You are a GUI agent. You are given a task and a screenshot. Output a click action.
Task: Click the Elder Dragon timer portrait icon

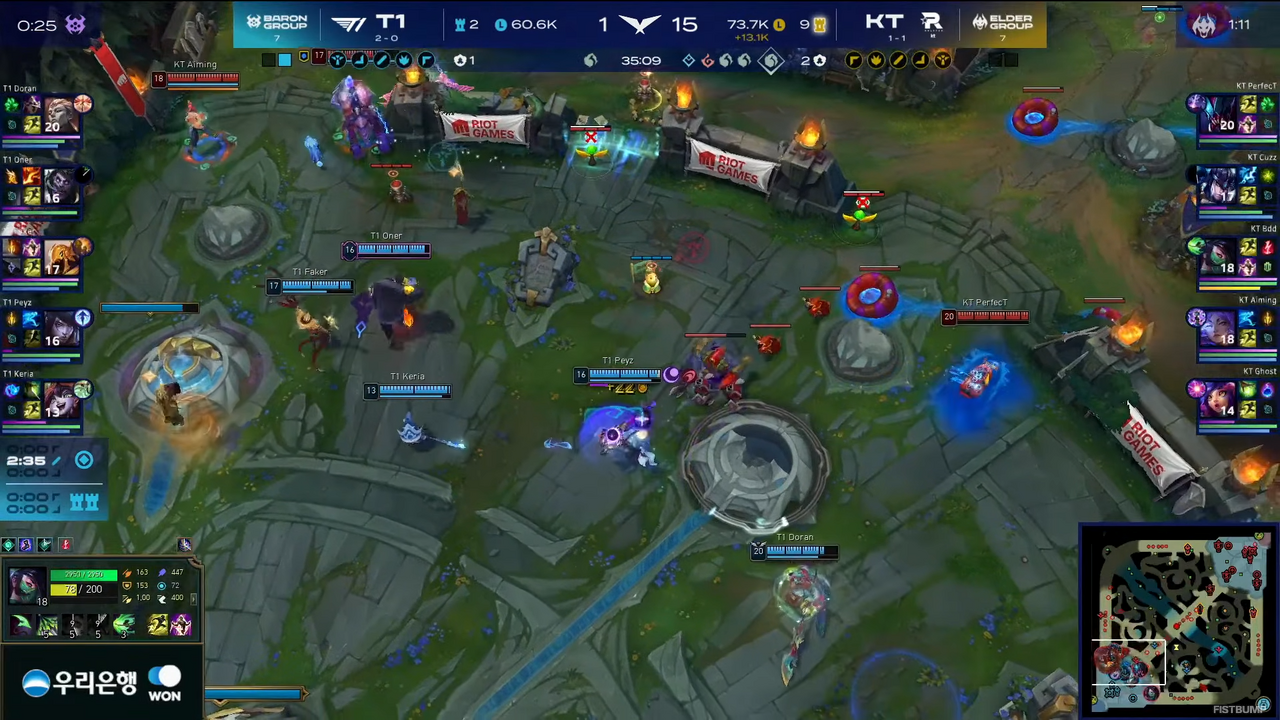click(x=1204, y=24)
